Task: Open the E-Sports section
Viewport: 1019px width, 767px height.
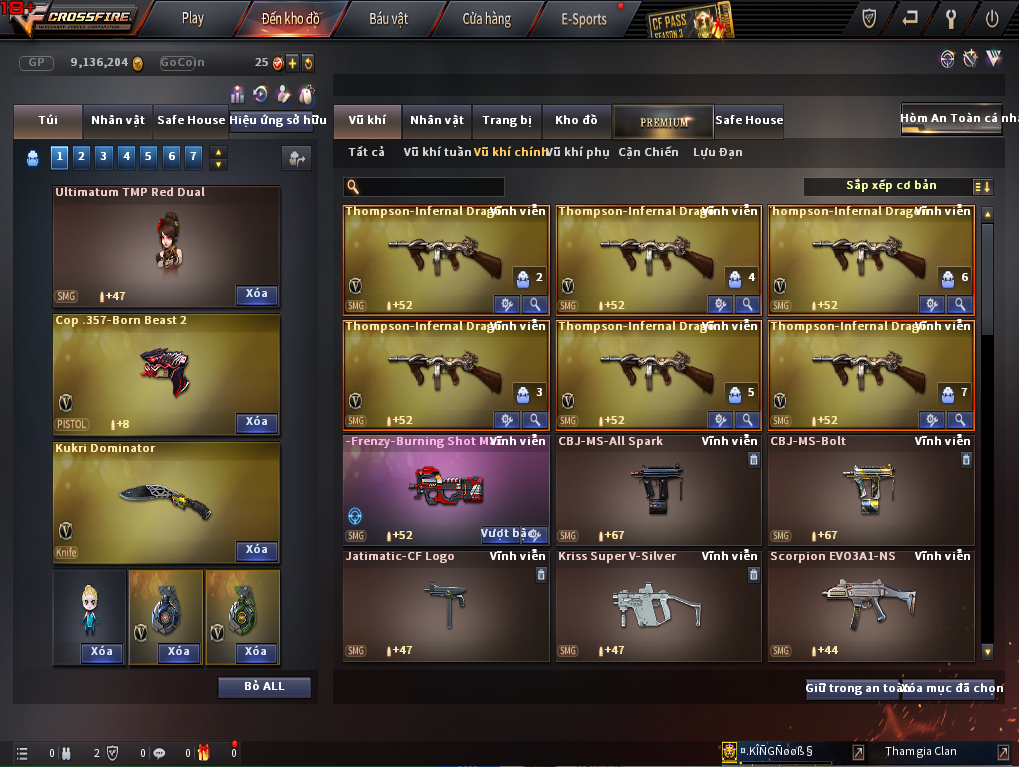Action: coord(584,18)
